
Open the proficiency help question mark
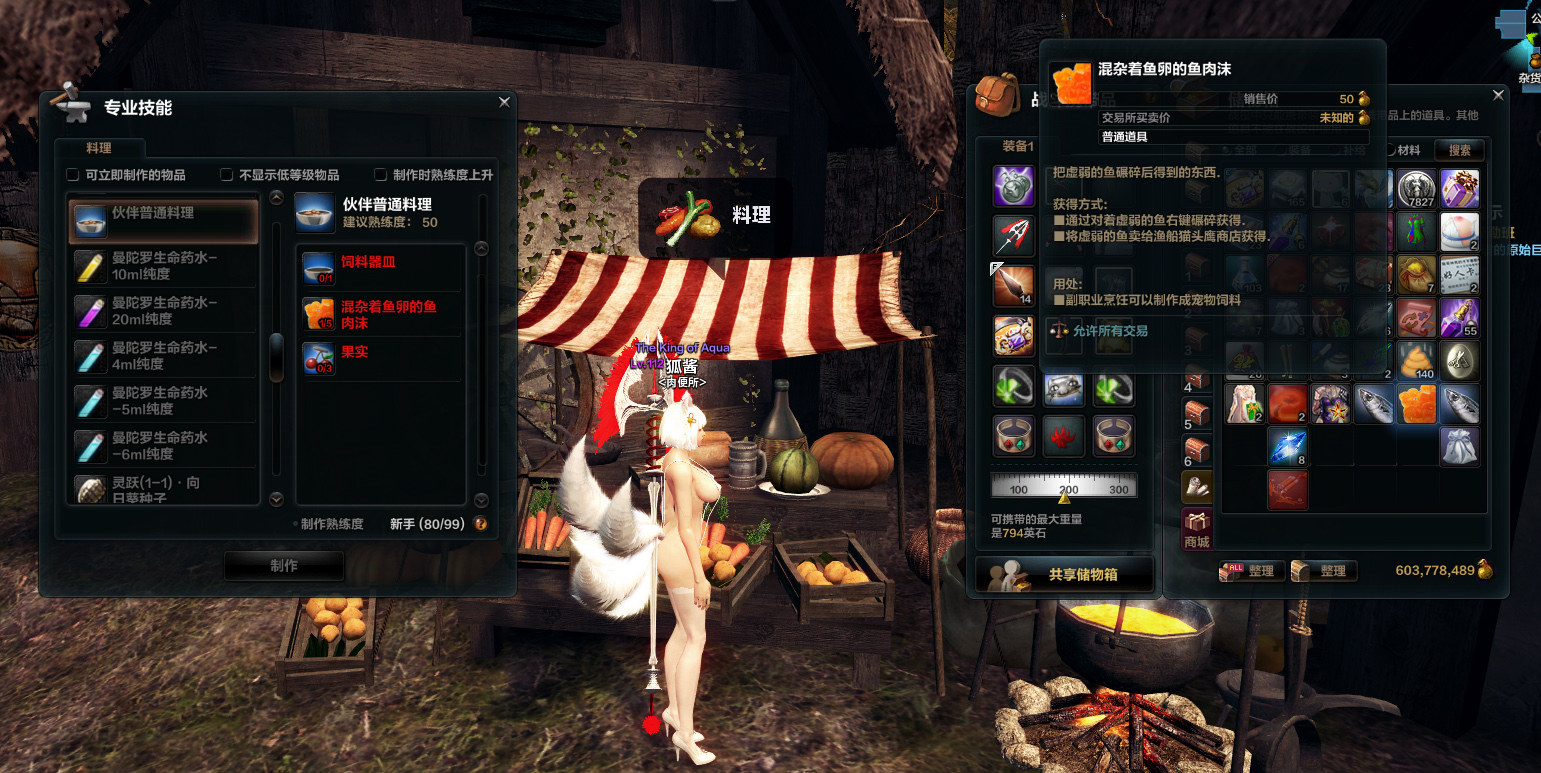point(481,524)
